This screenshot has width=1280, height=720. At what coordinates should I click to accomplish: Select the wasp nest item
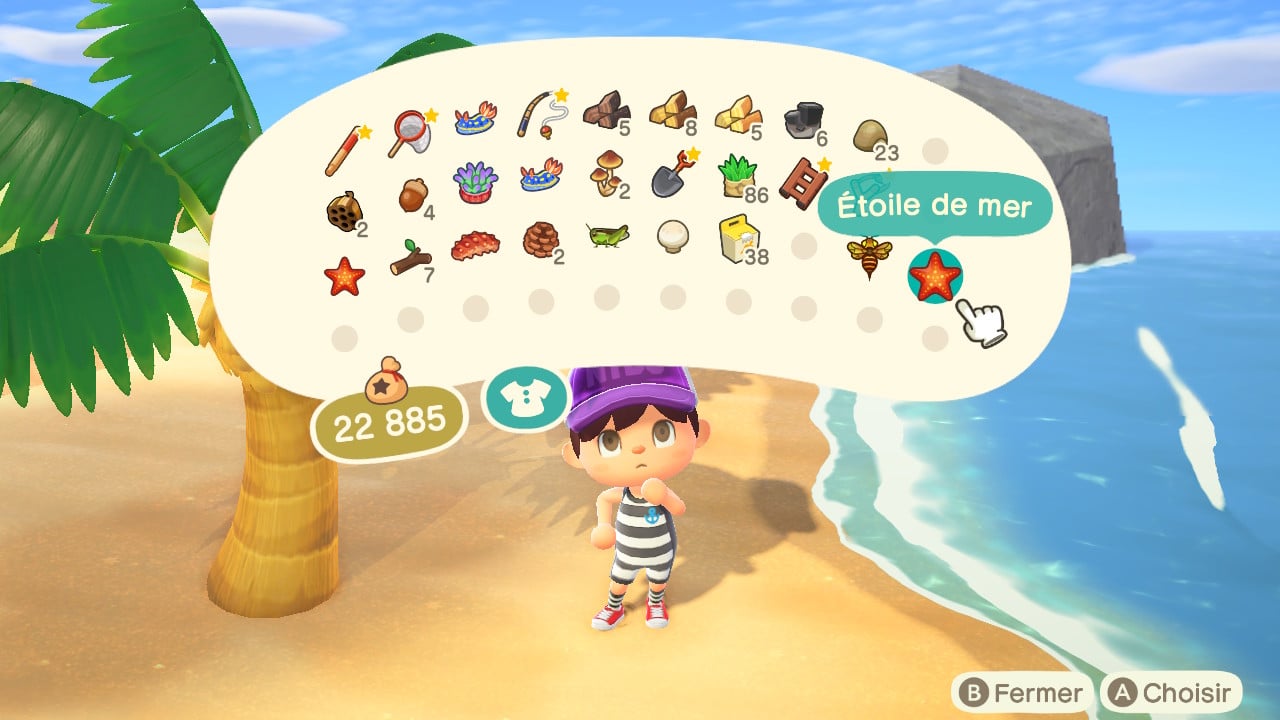(x=342, y=212)
